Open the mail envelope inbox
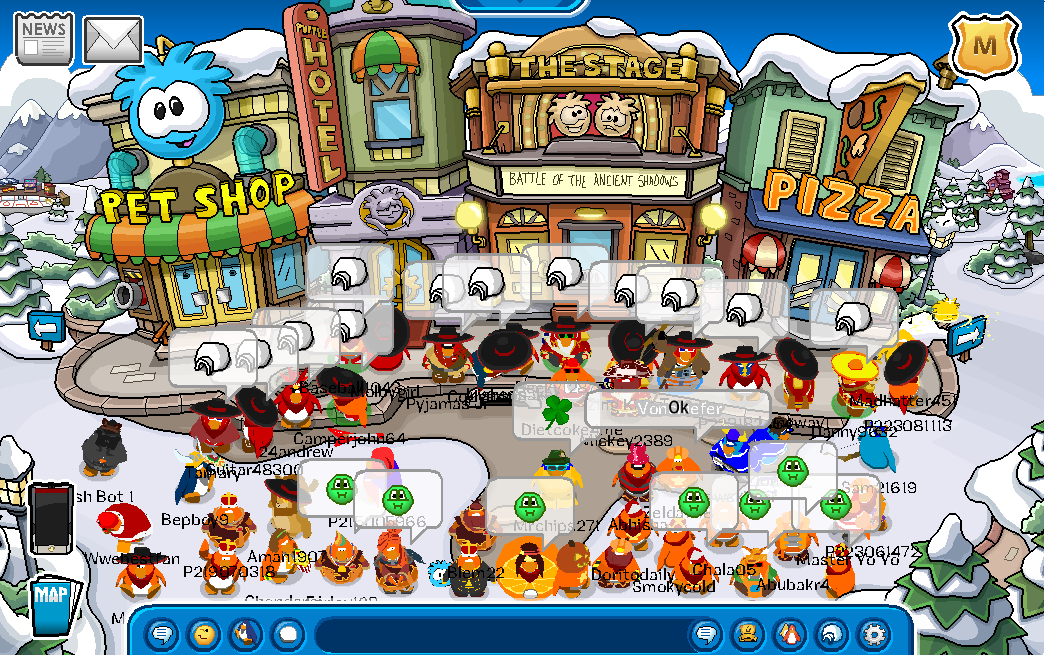 [x=112, y=40]
